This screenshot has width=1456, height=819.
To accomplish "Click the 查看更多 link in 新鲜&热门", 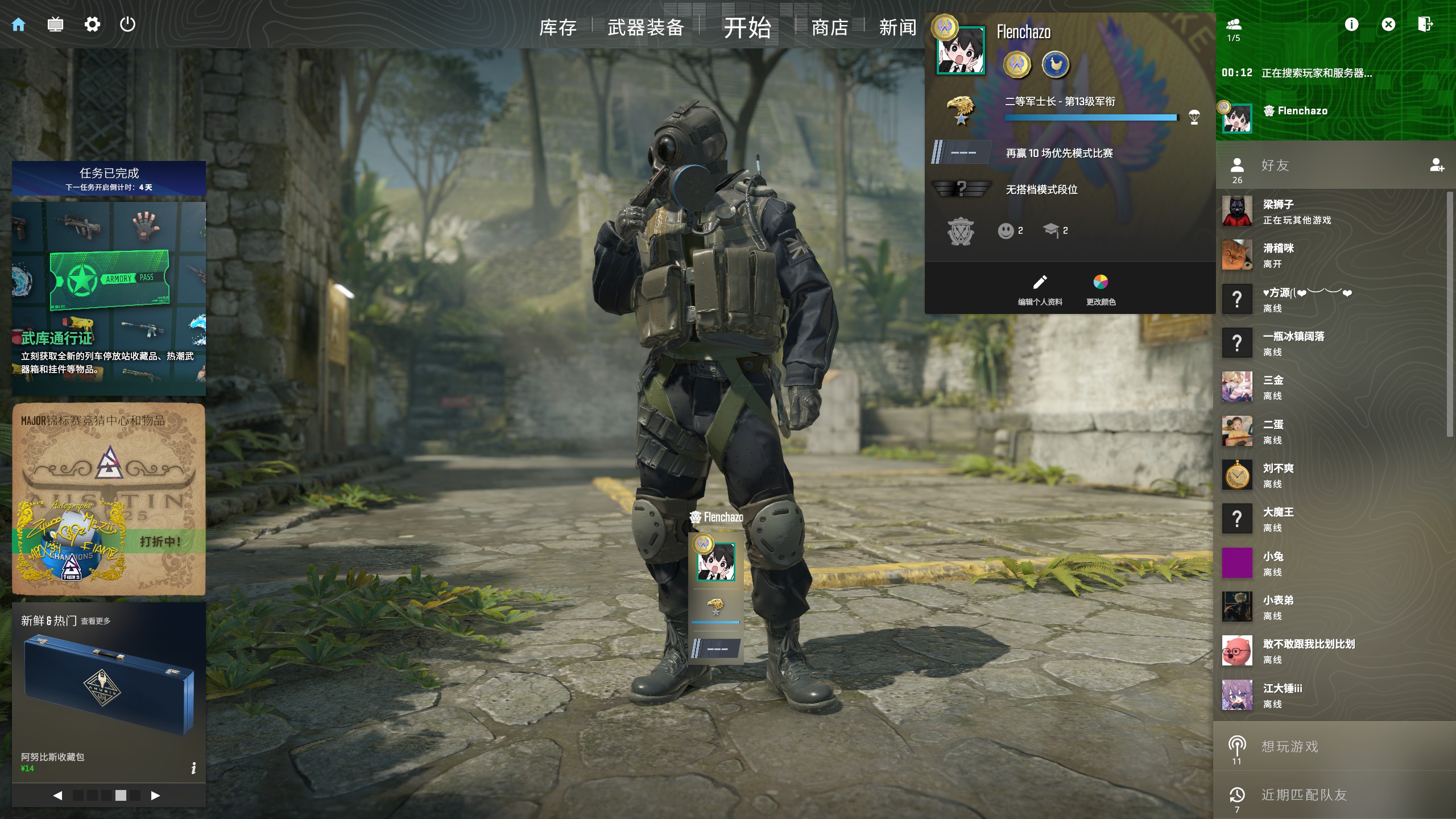I will pyautogui.click(x=97, y=622).
